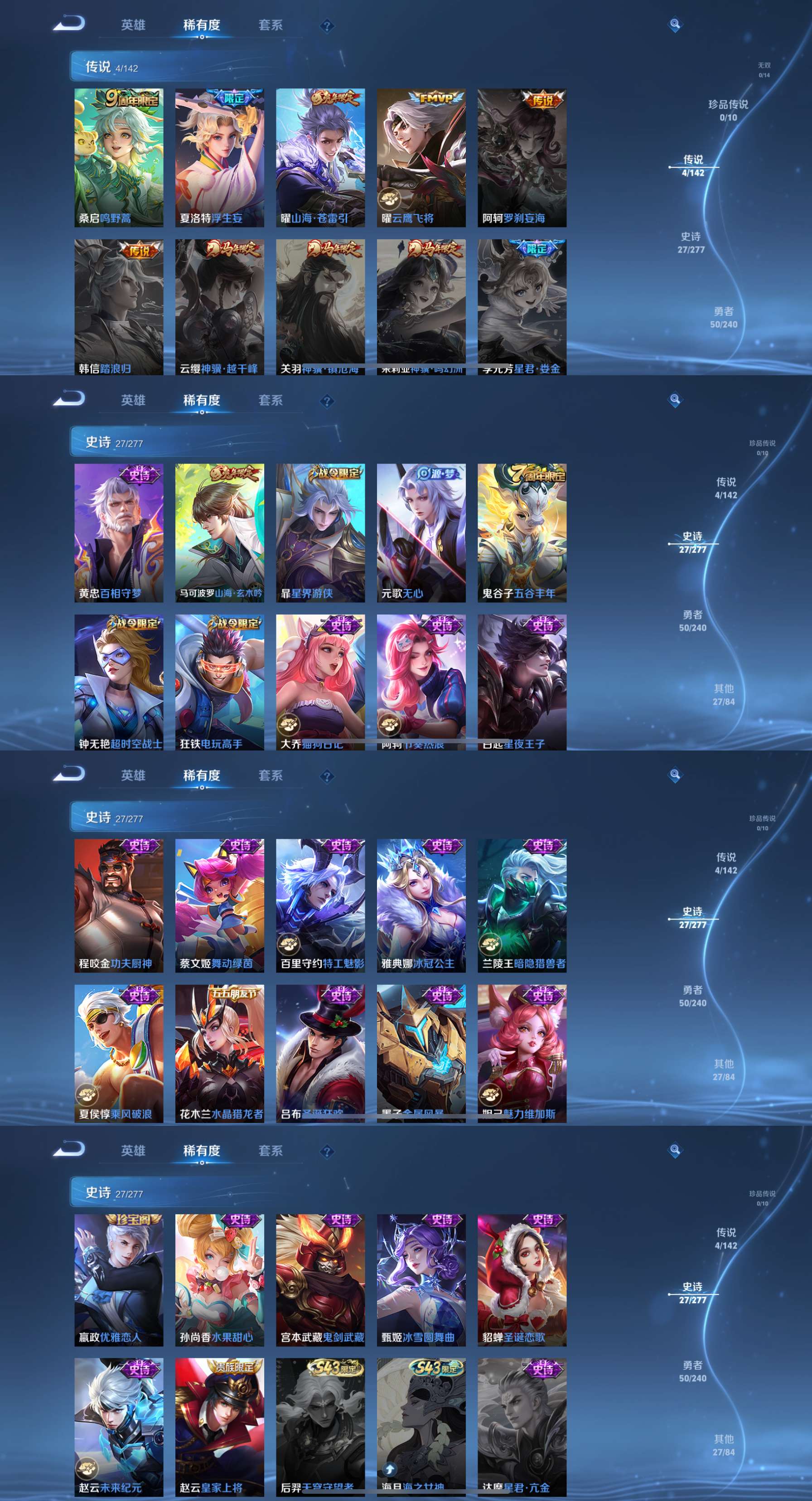Select the 貂蝉 圣诞恋歌 skin card

coord(522,1280)
